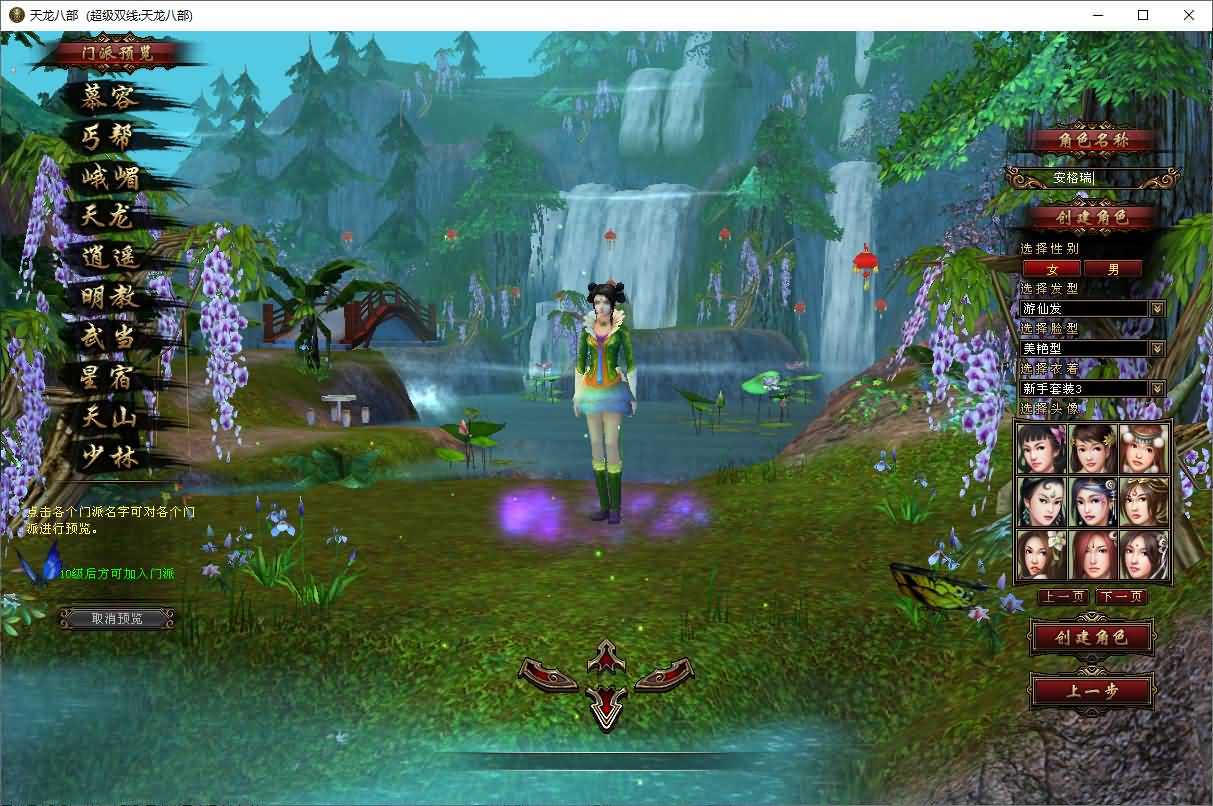
Task: Go to next portrait page 下一页
Action: [1121, 597]
